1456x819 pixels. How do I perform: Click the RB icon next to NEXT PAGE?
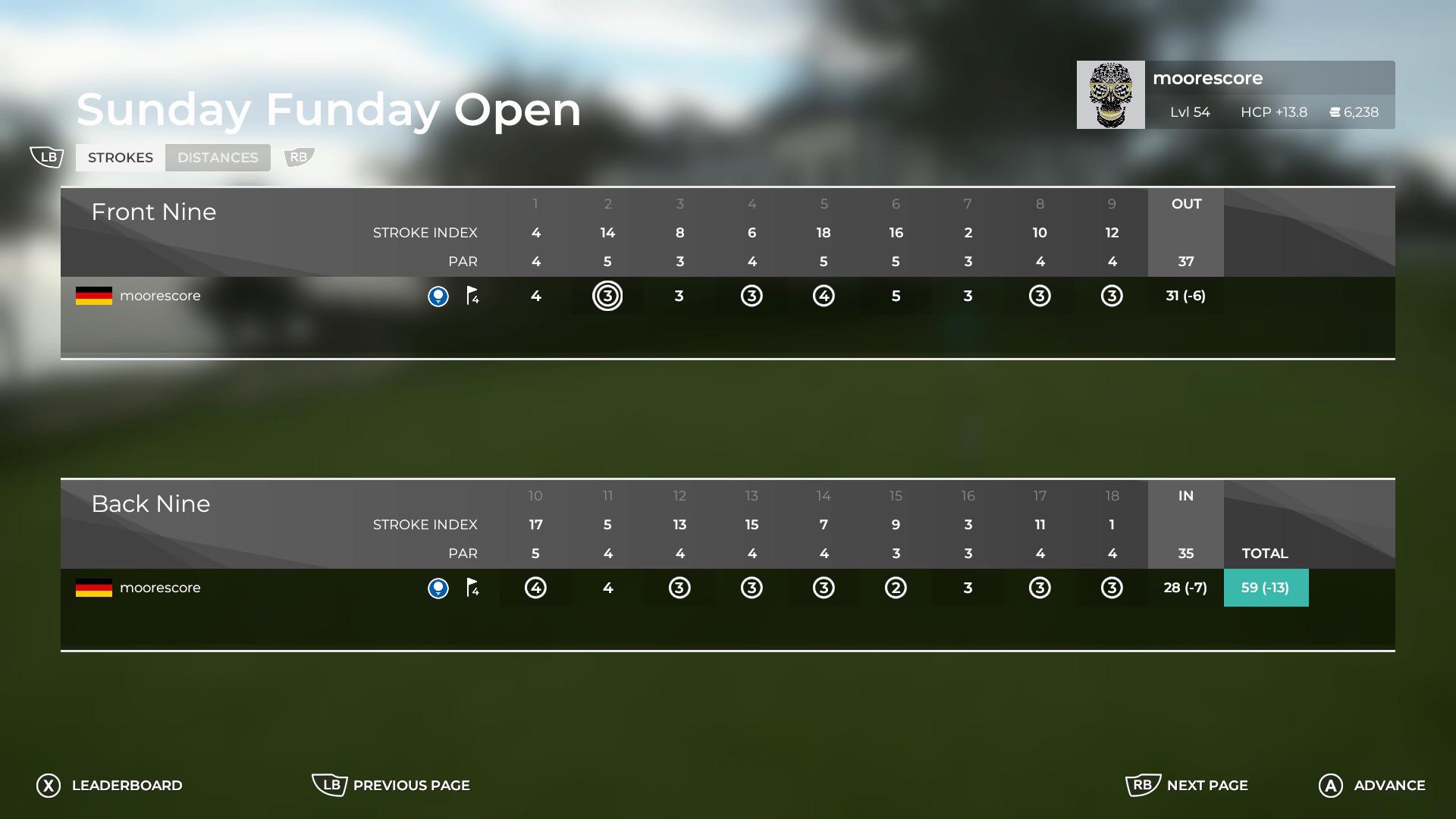(x=1144, y=786)
